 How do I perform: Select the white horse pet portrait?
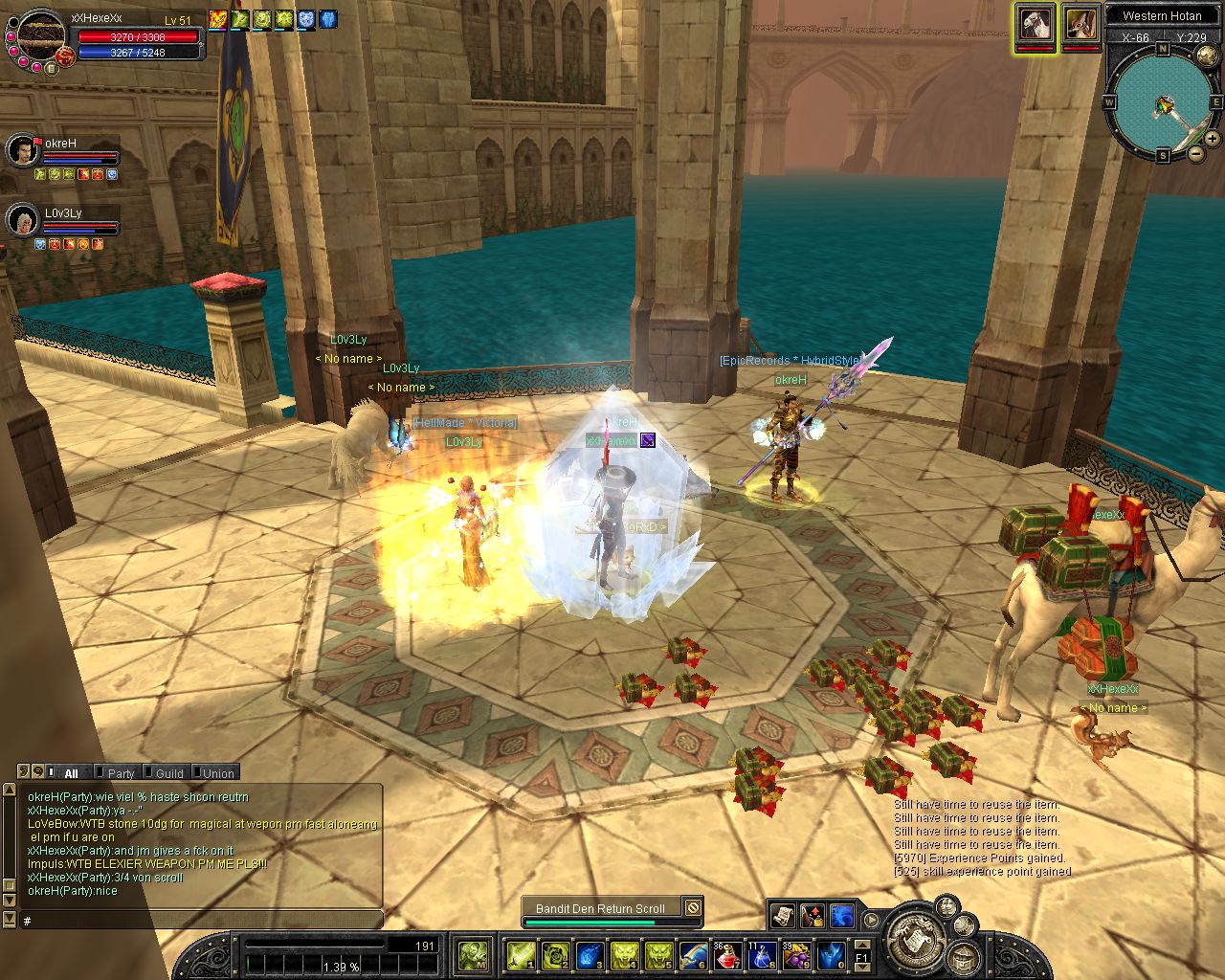[x=1036, y=23]
